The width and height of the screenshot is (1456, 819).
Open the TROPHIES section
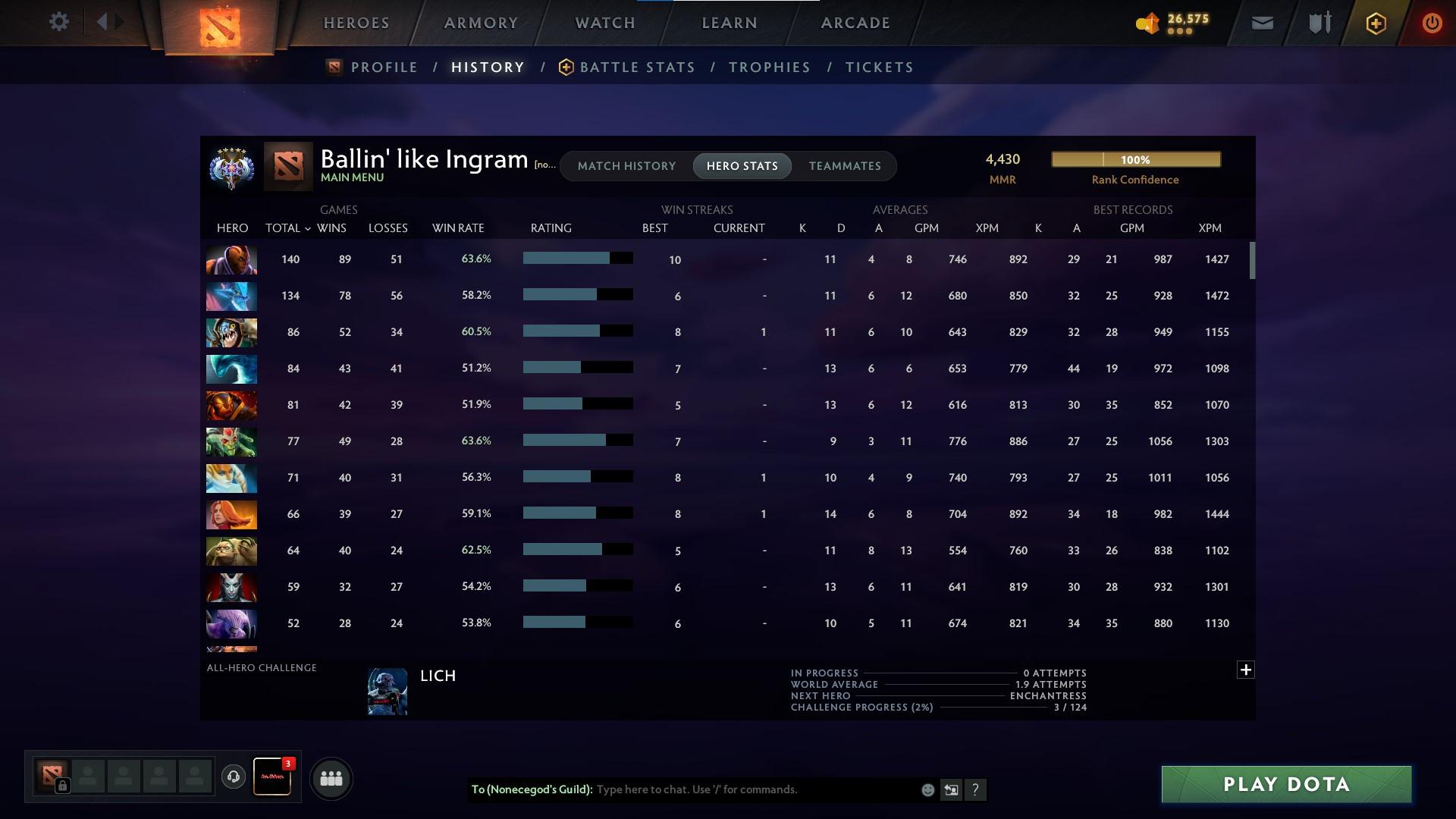tap(769, 67)
